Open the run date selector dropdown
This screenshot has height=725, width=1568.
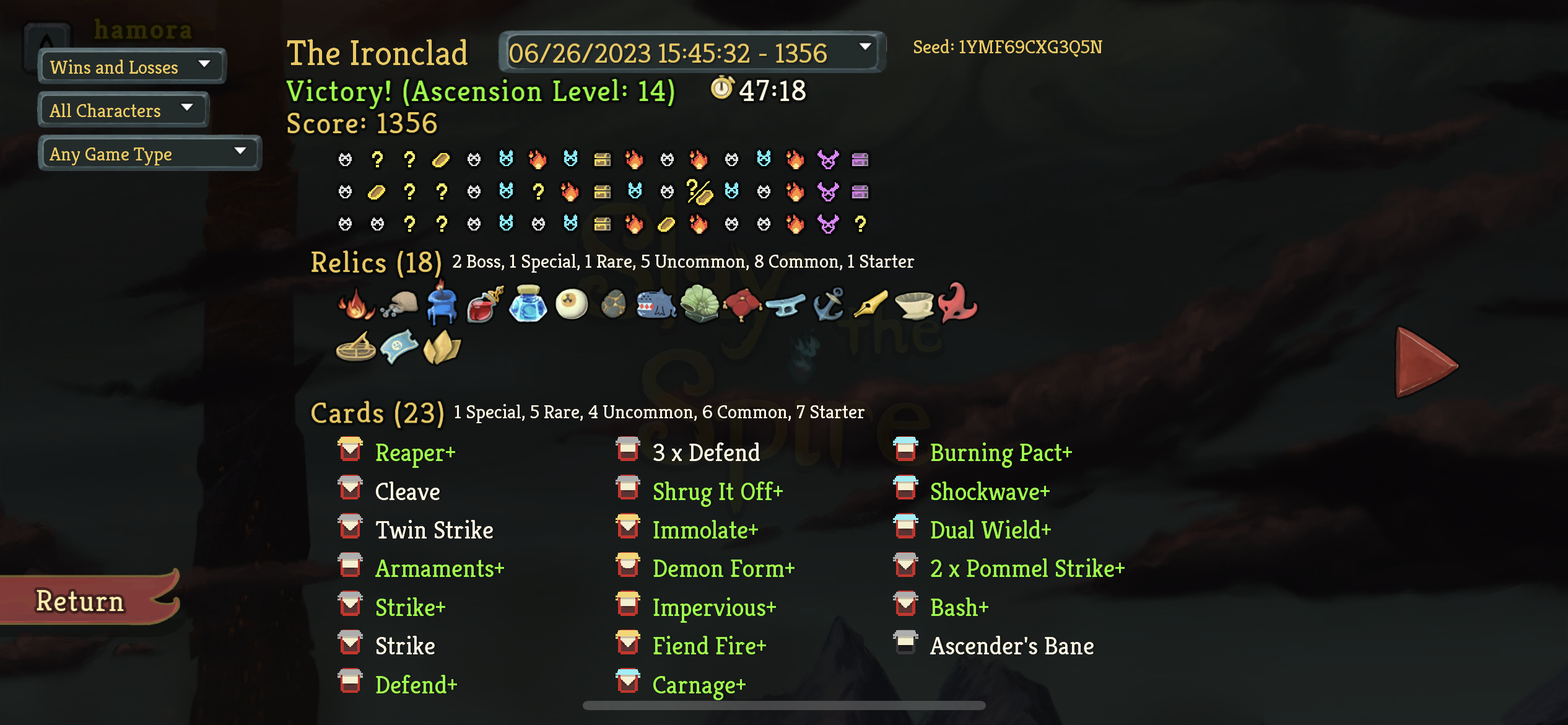(690, 53)
